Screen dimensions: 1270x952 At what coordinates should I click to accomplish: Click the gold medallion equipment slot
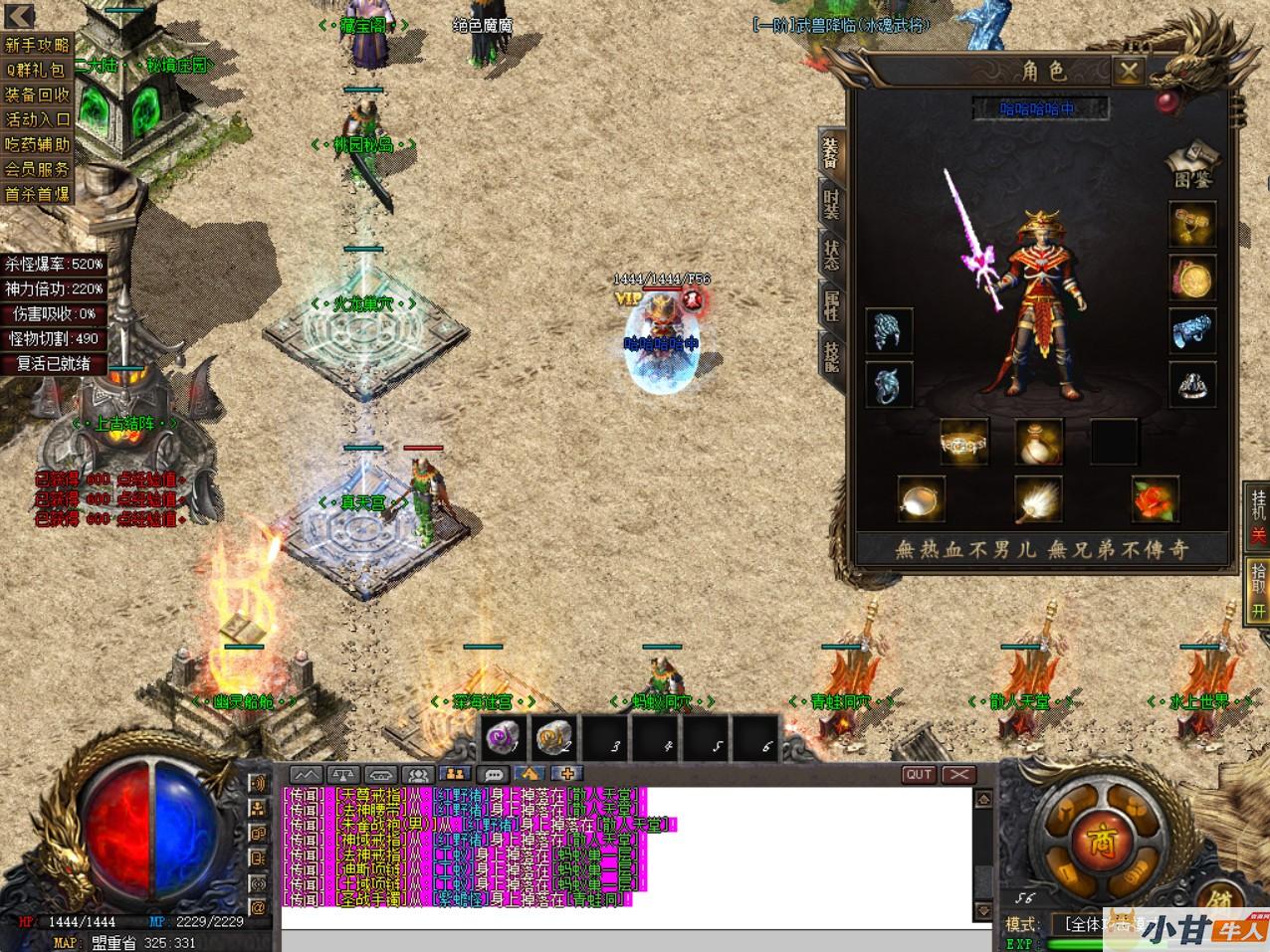click(1191, 280)
